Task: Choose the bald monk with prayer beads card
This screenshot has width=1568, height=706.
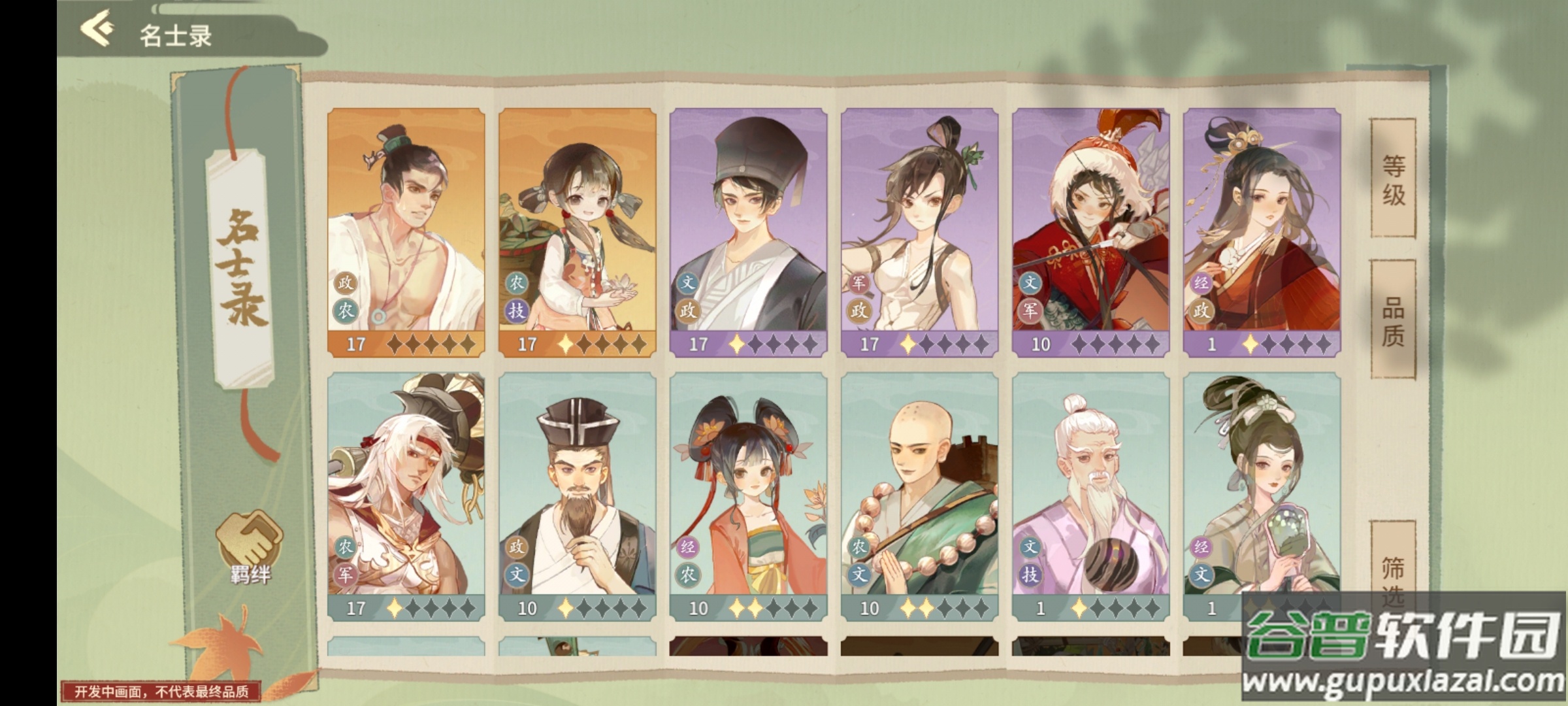Action: point(919,496)
